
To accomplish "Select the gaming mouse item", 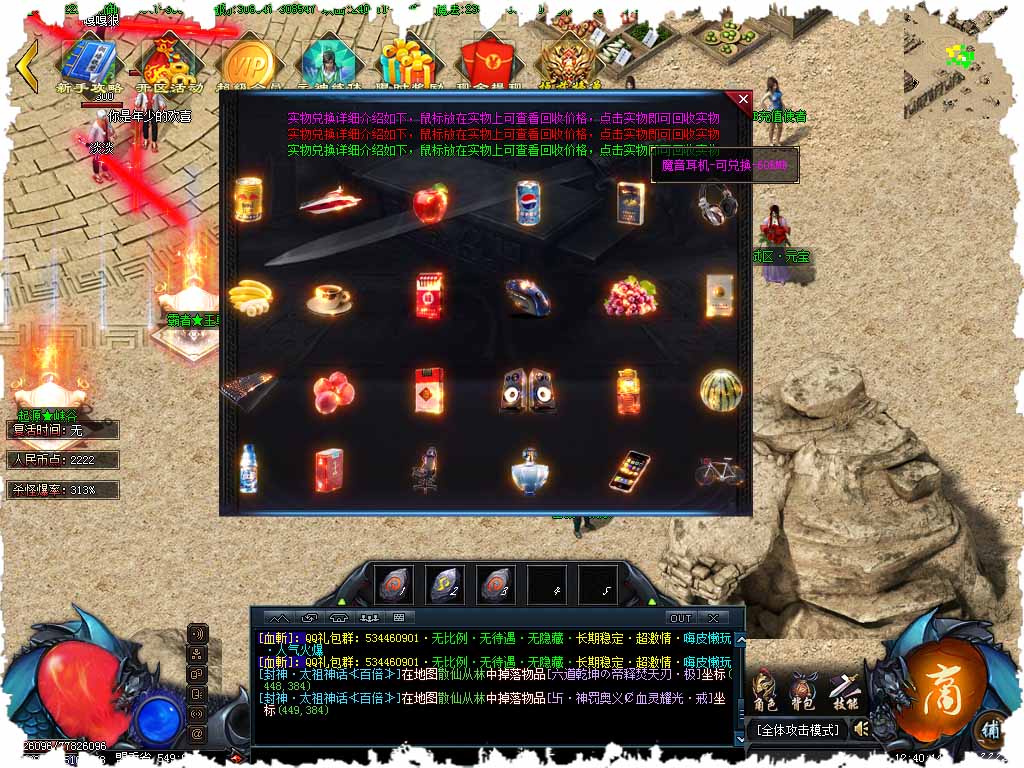I will [526, 297].
